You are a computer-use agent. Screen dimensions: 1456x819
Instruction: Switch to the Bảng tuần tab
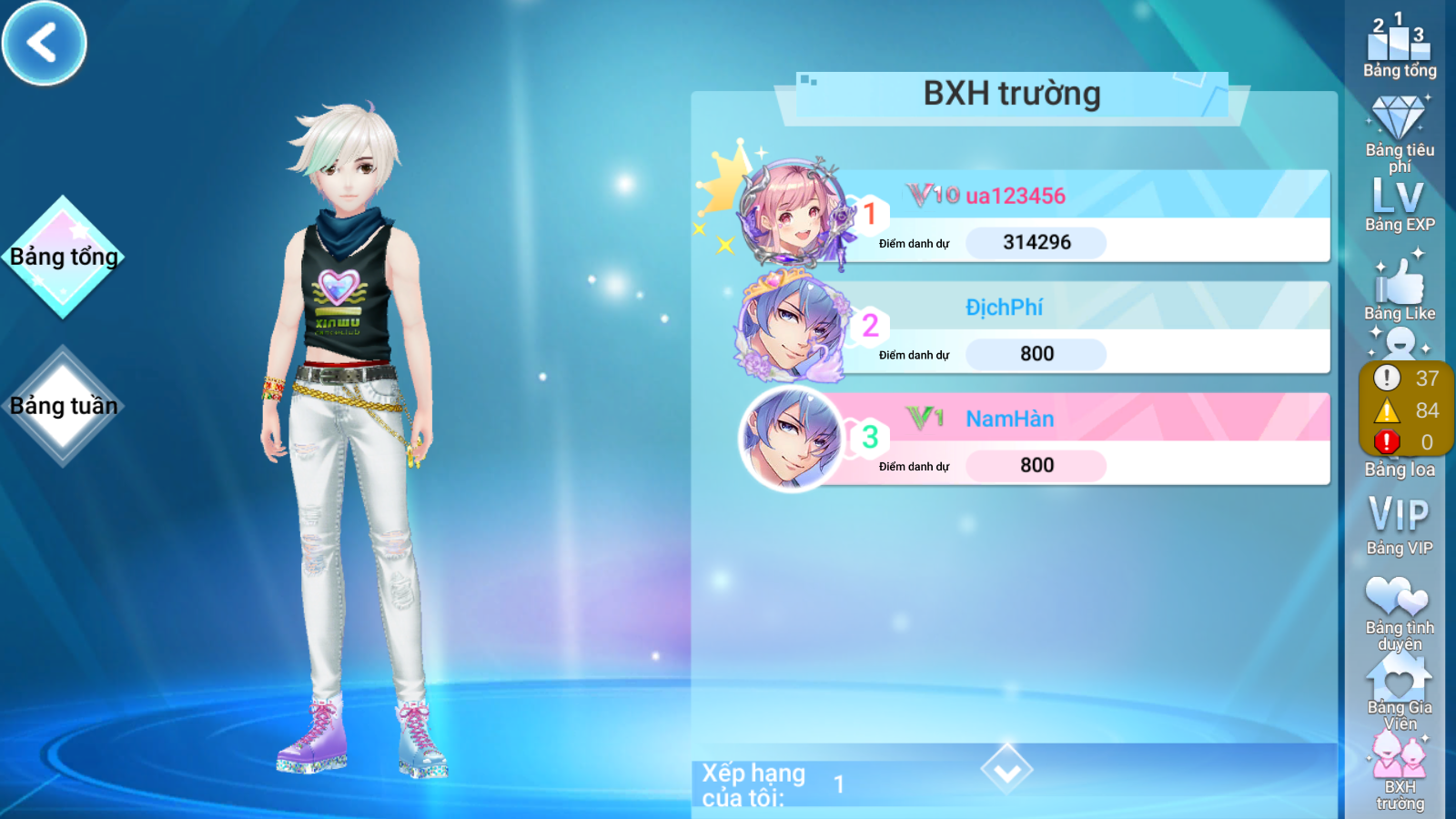pos(63,406)
